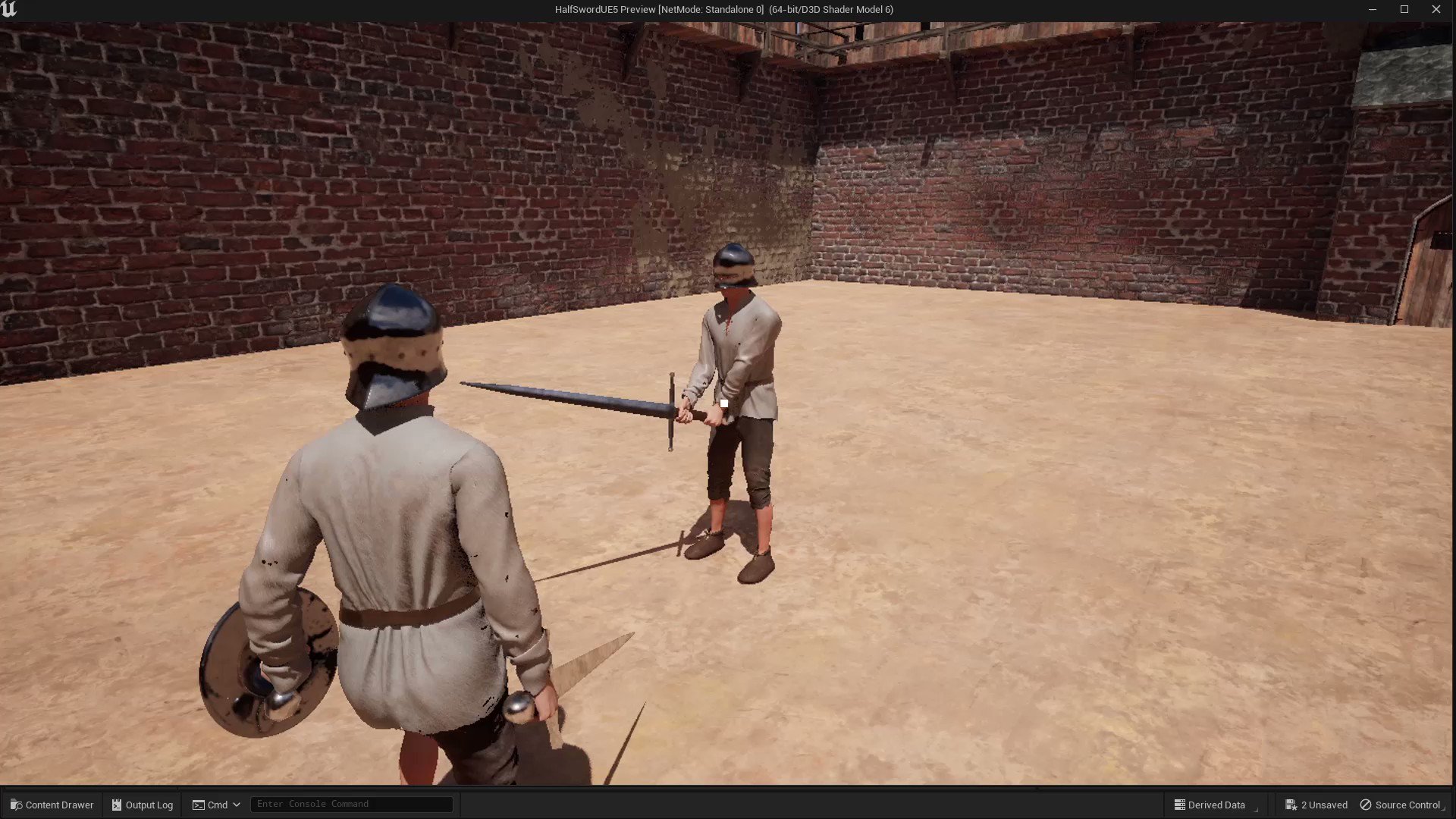Click the Source Control status icon

(x=1367, y=805)
